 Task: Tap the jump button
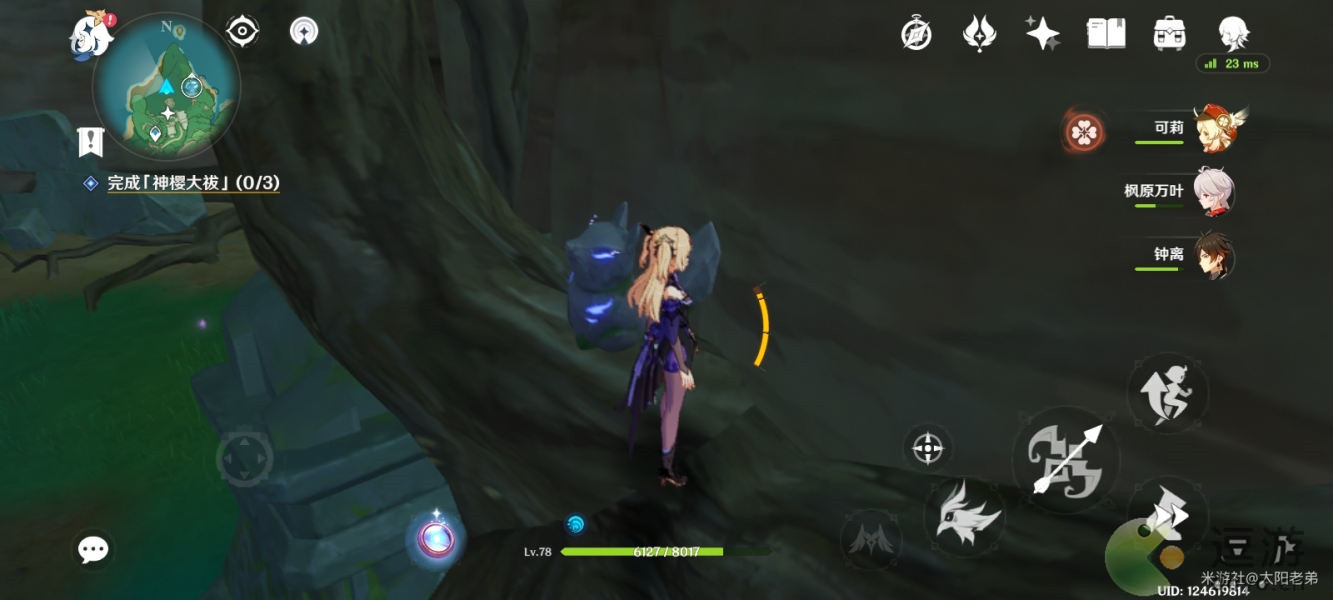(1167, 392)
